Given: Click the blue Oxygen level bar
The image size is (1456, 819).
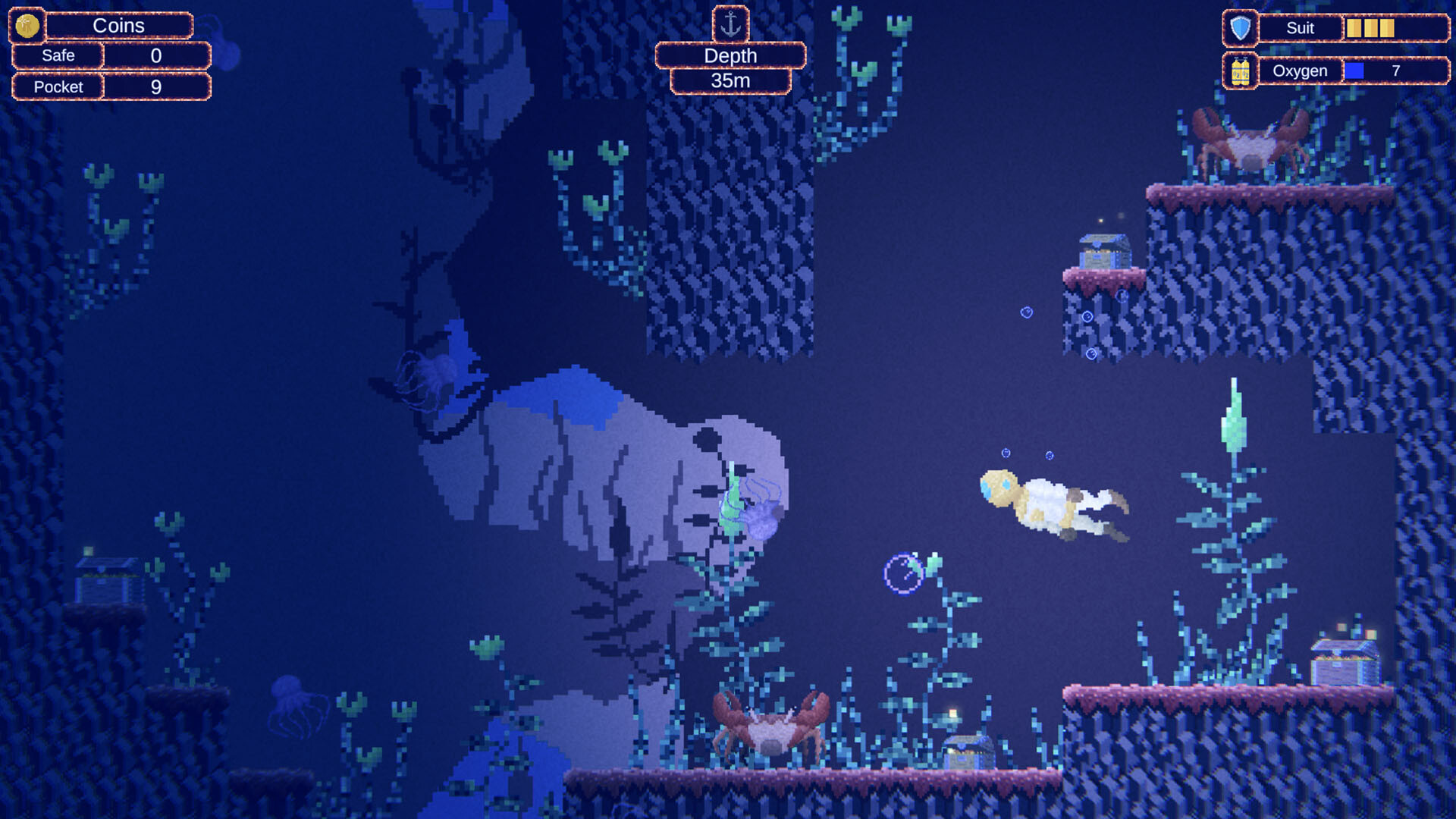Looking at the screenshot, I should [x=1357, y=70].
